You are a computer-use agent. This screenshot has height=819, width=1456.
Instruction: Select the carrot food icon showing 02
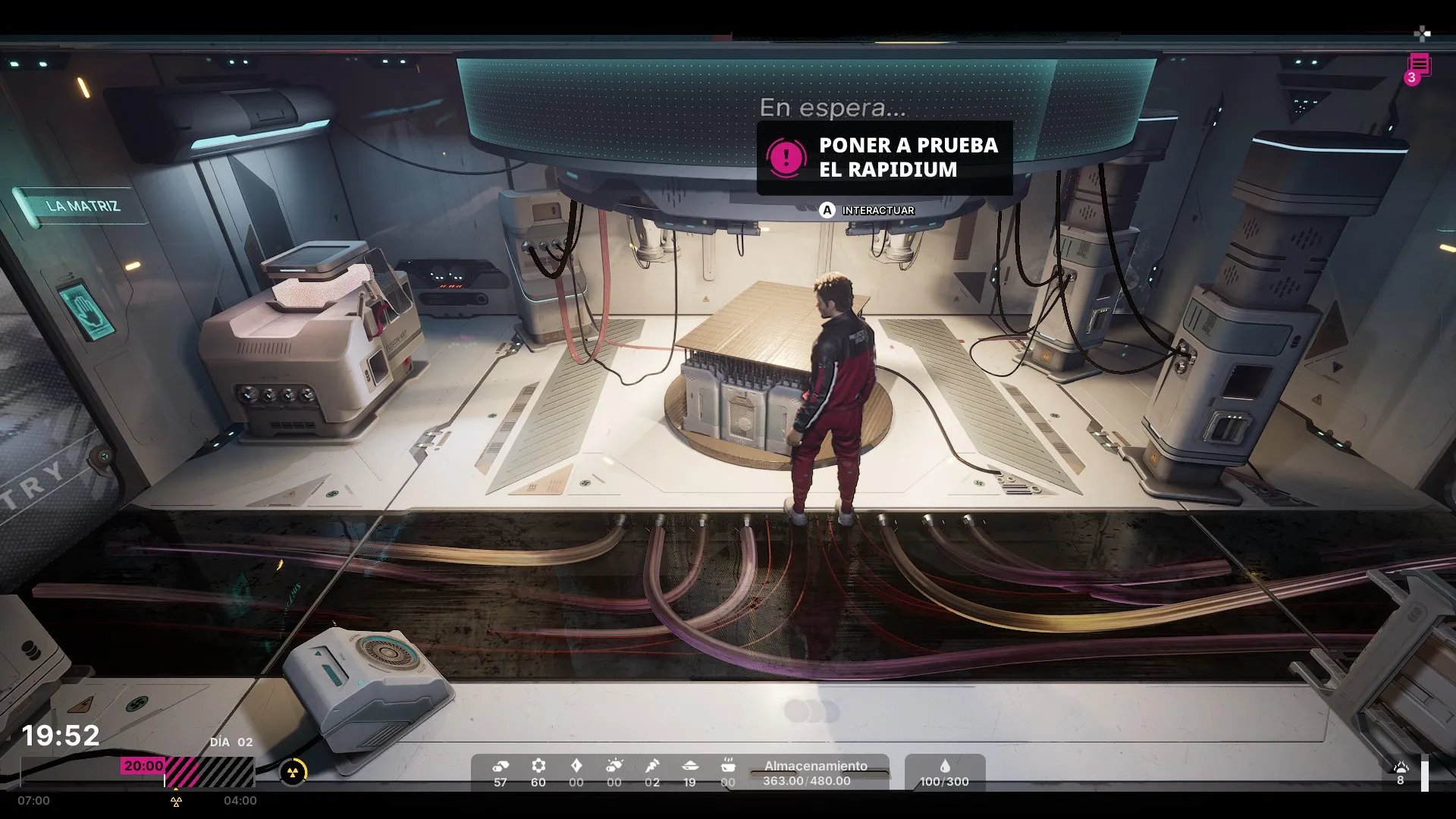[652, 766]
